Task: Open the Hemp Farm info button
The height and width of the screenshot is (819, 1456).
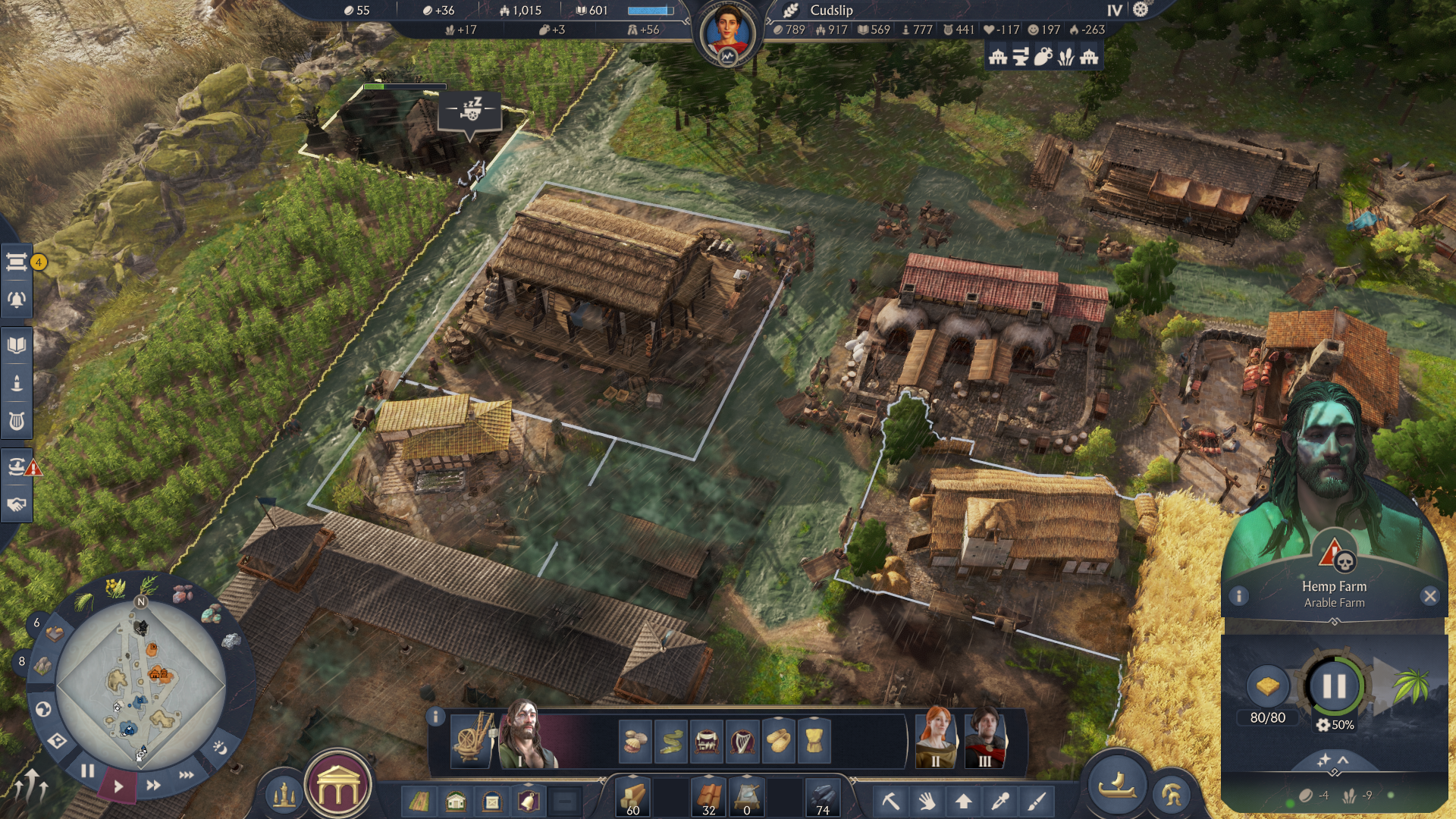Action: coord(1239,596)
